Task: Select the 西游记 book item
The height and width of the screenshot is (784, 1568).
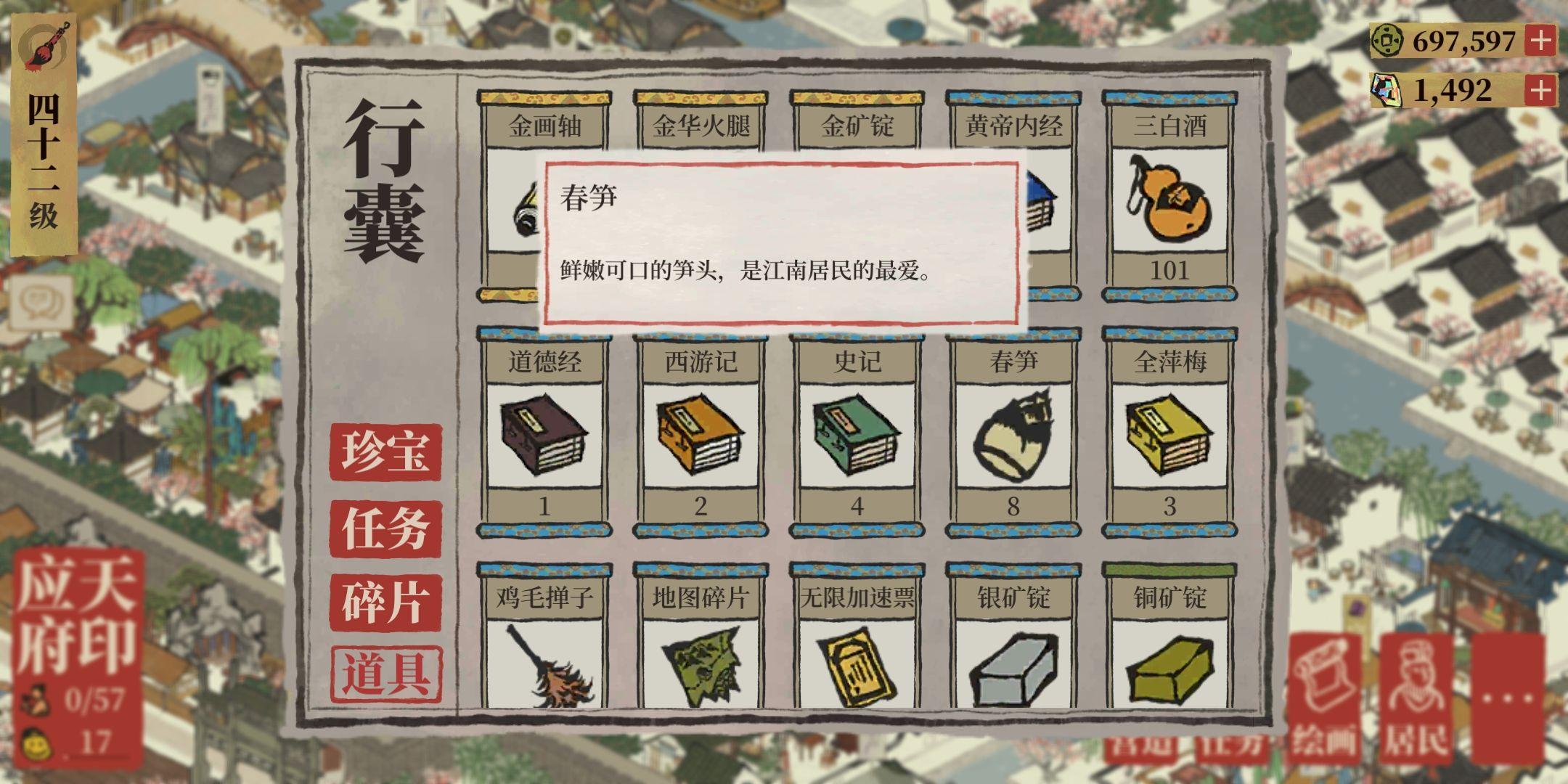Action: click(701, 436)
